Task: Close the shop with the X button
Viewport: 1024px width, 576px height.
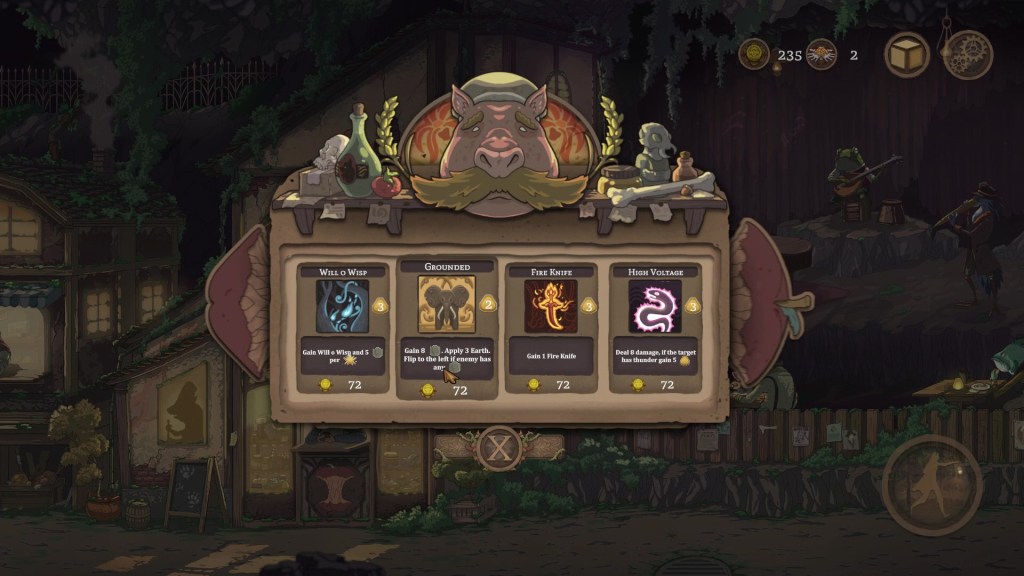Action: 498,448
